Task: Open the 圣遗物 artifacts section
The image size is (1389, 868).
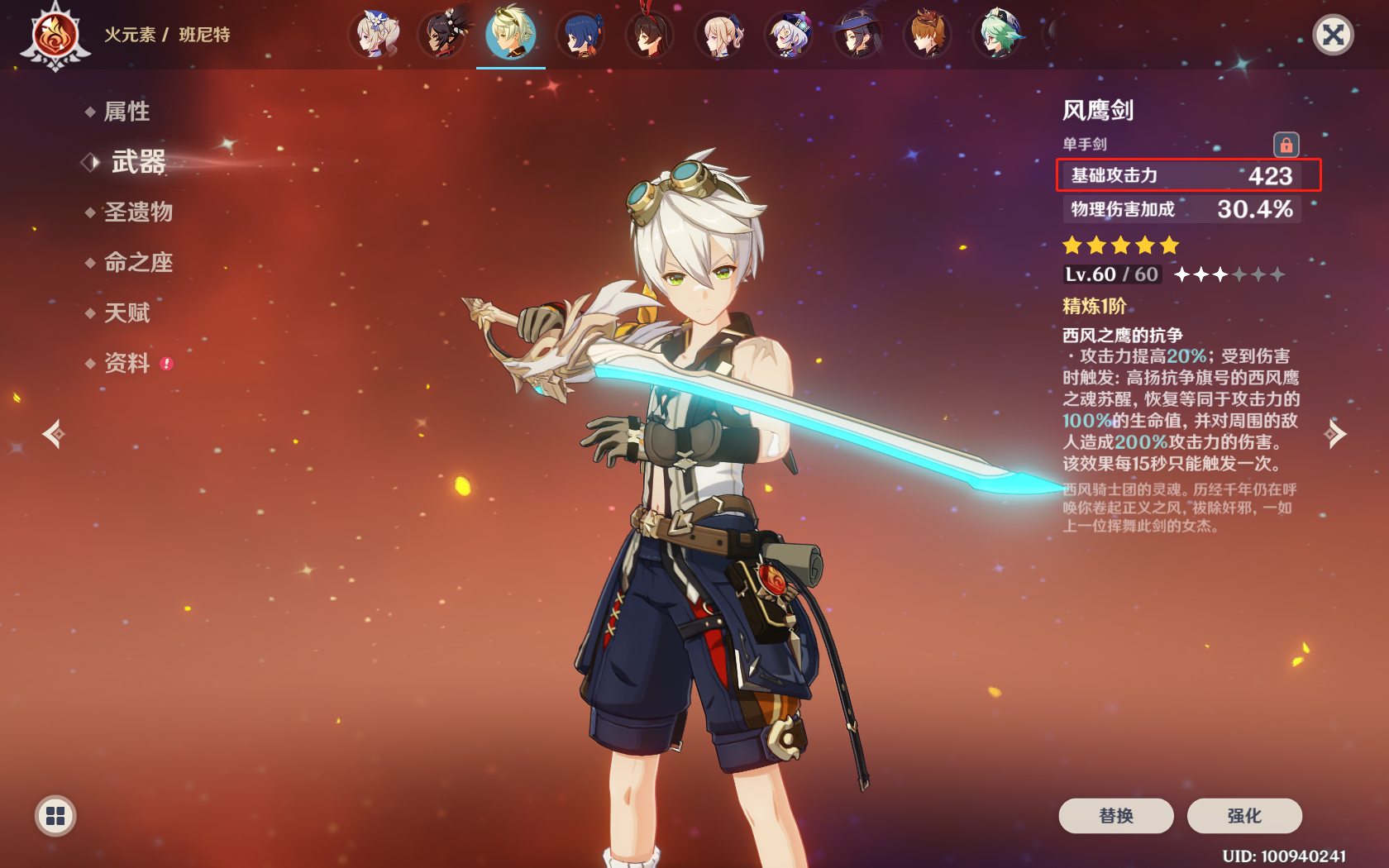Action: pos(138,212)
